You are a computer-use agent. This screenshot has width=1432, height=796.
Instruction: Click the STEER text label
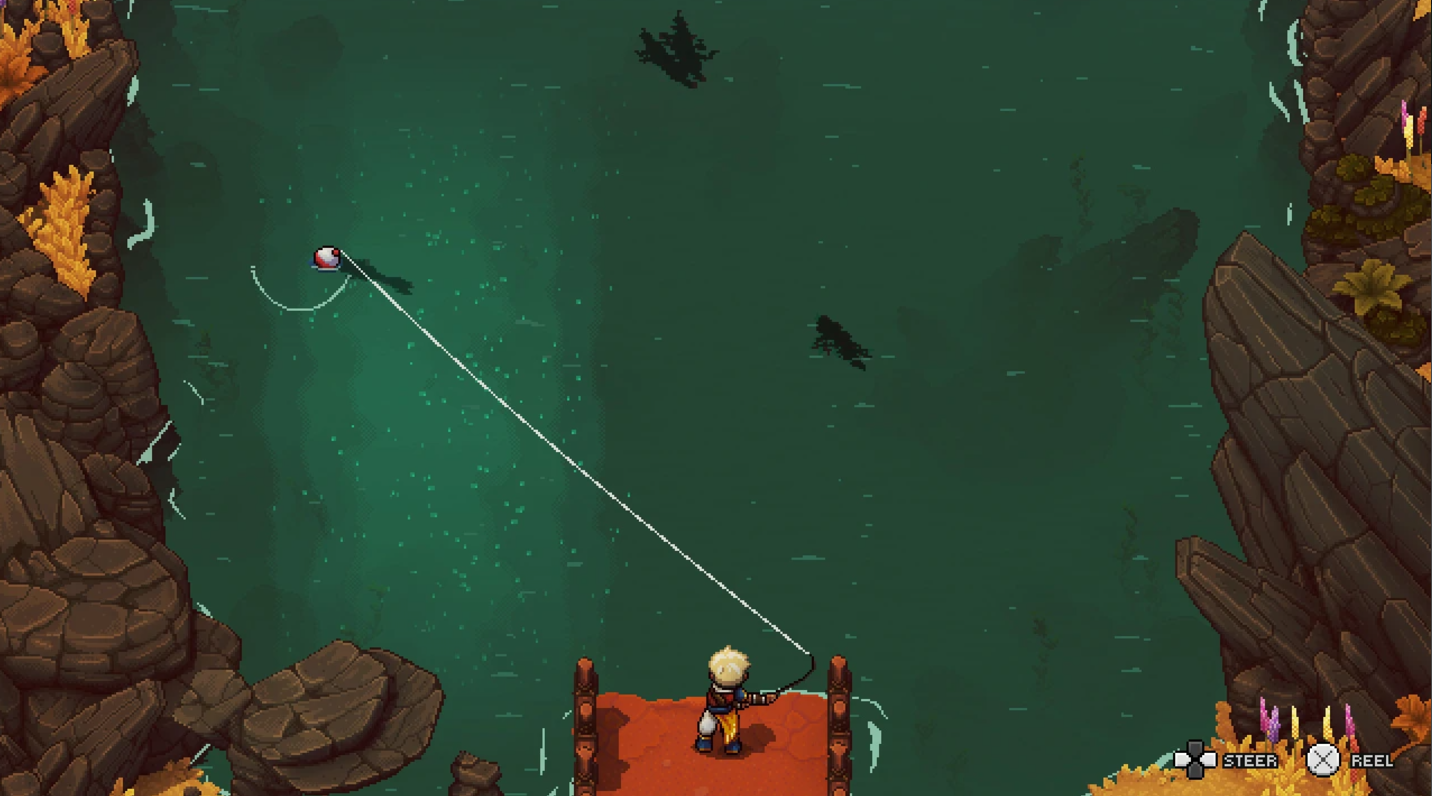1250,760
